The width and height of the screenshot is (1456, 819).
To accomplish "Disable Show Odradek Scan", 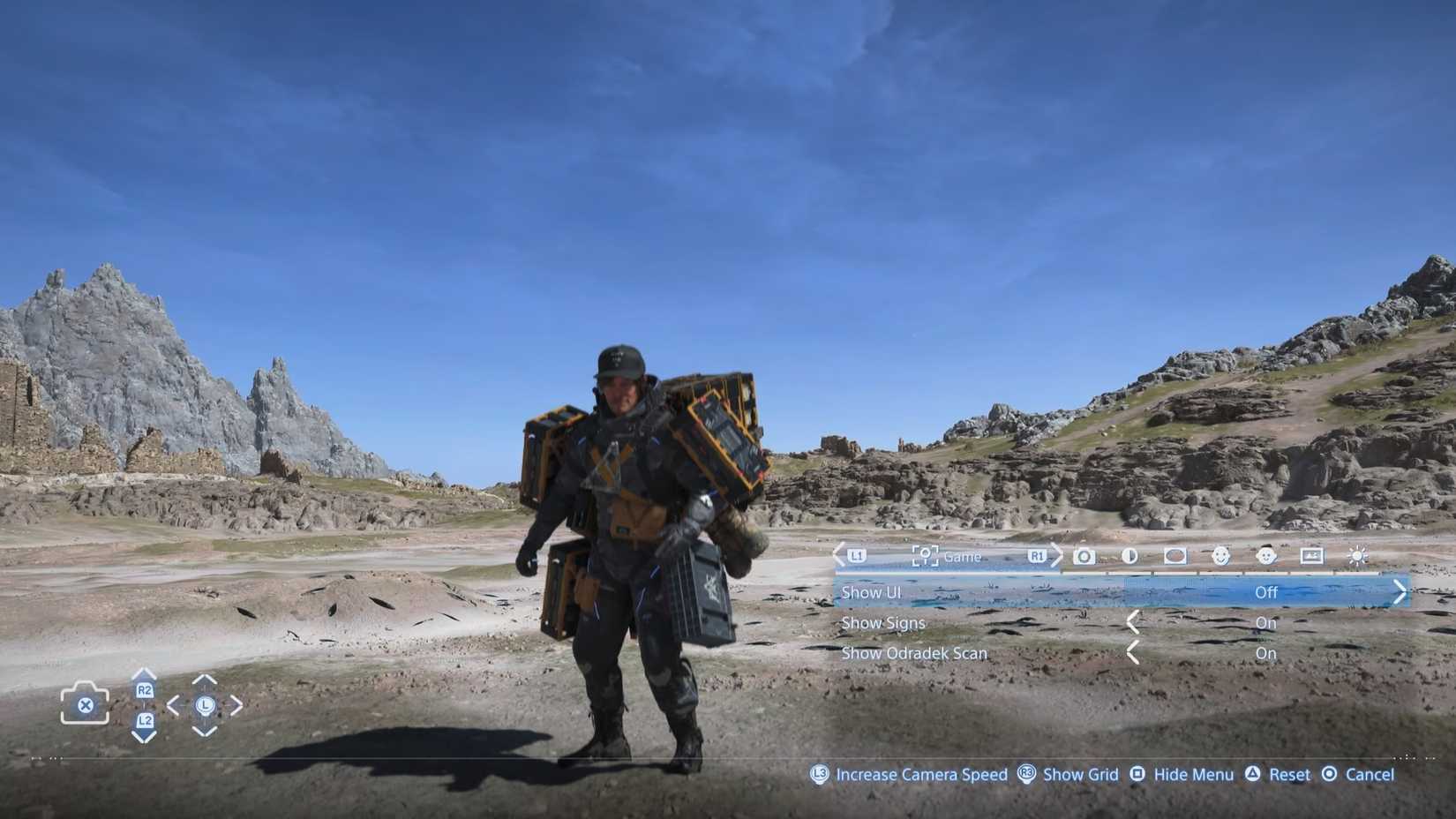I will tap(1266, 653).
